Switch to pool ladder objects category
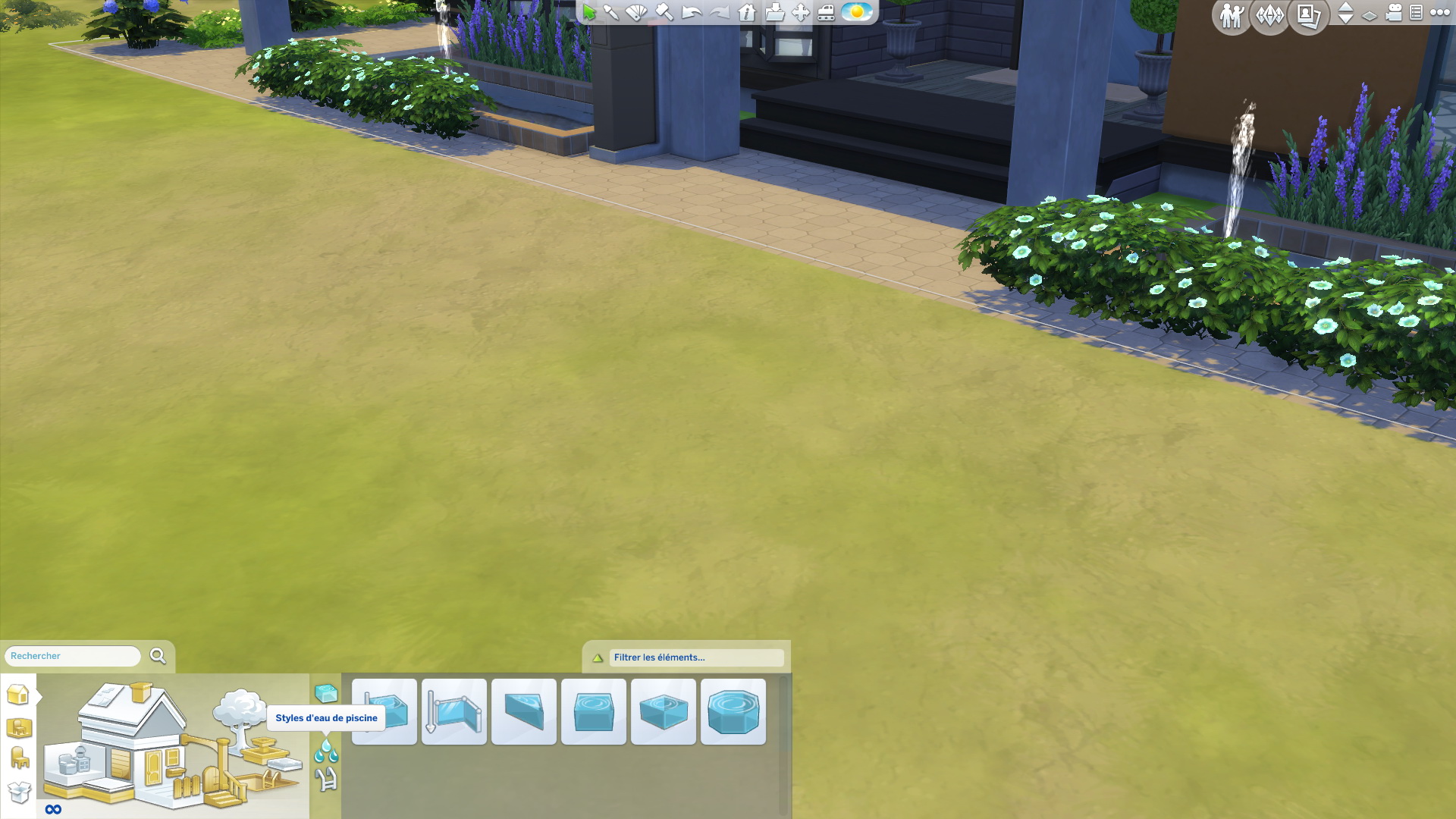The image size is (1456, 819). pyautogui.click(x=326, y=779)
